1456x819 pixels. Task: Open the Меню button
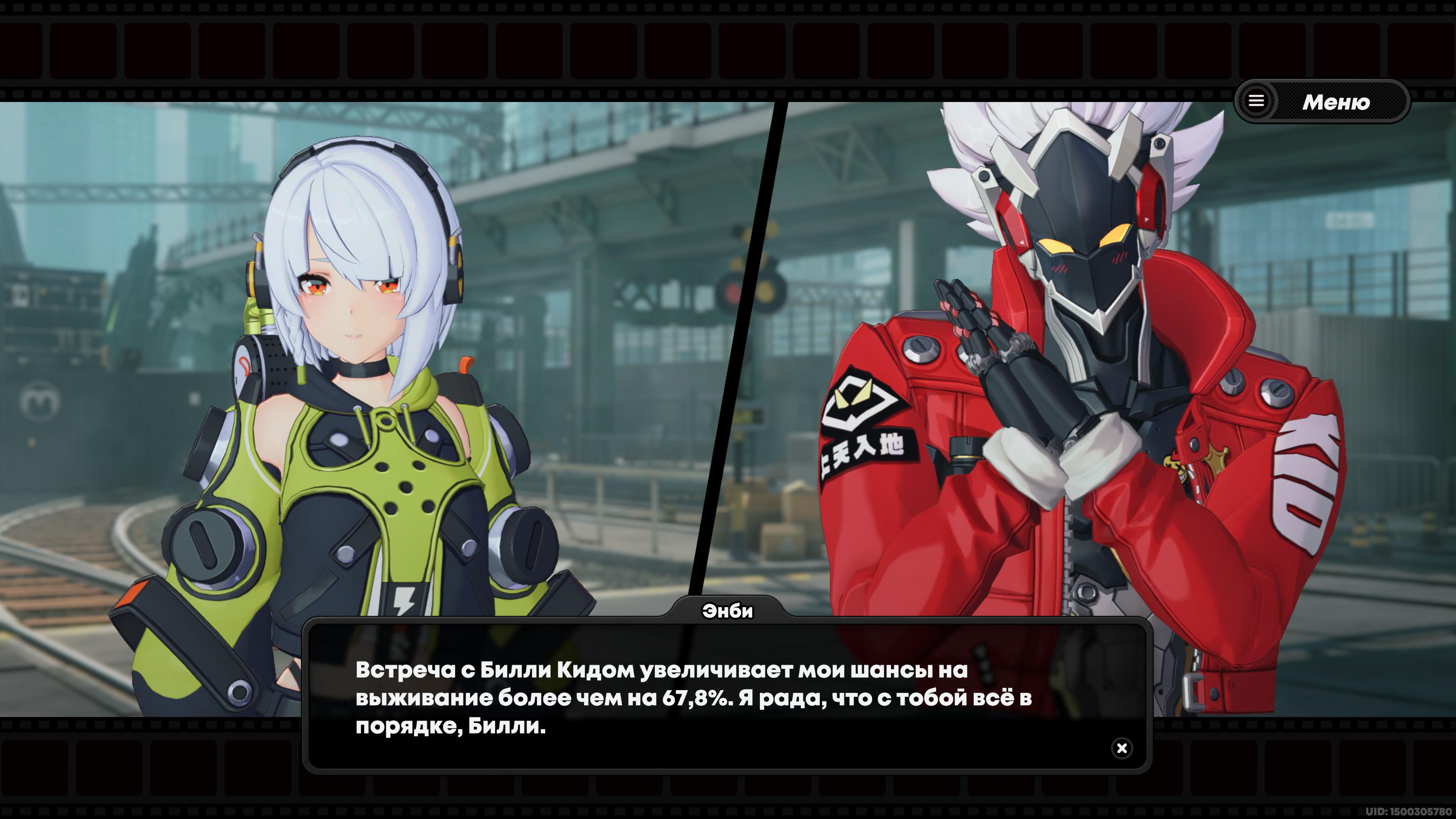tap(1321, 102)
